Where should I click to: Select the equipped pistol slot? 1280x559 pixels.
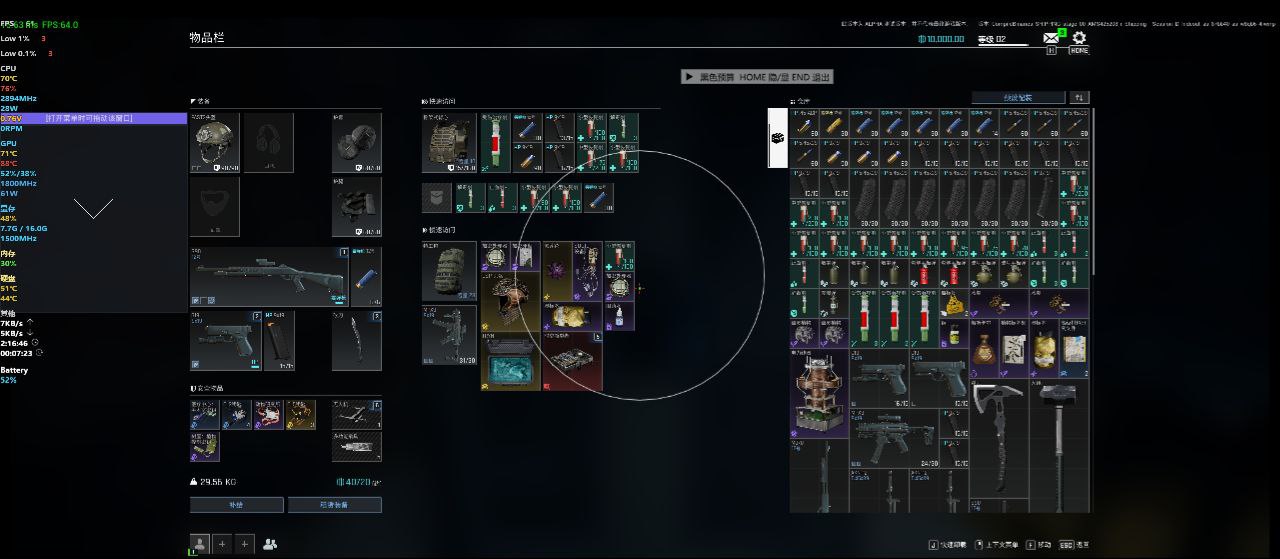225,340
